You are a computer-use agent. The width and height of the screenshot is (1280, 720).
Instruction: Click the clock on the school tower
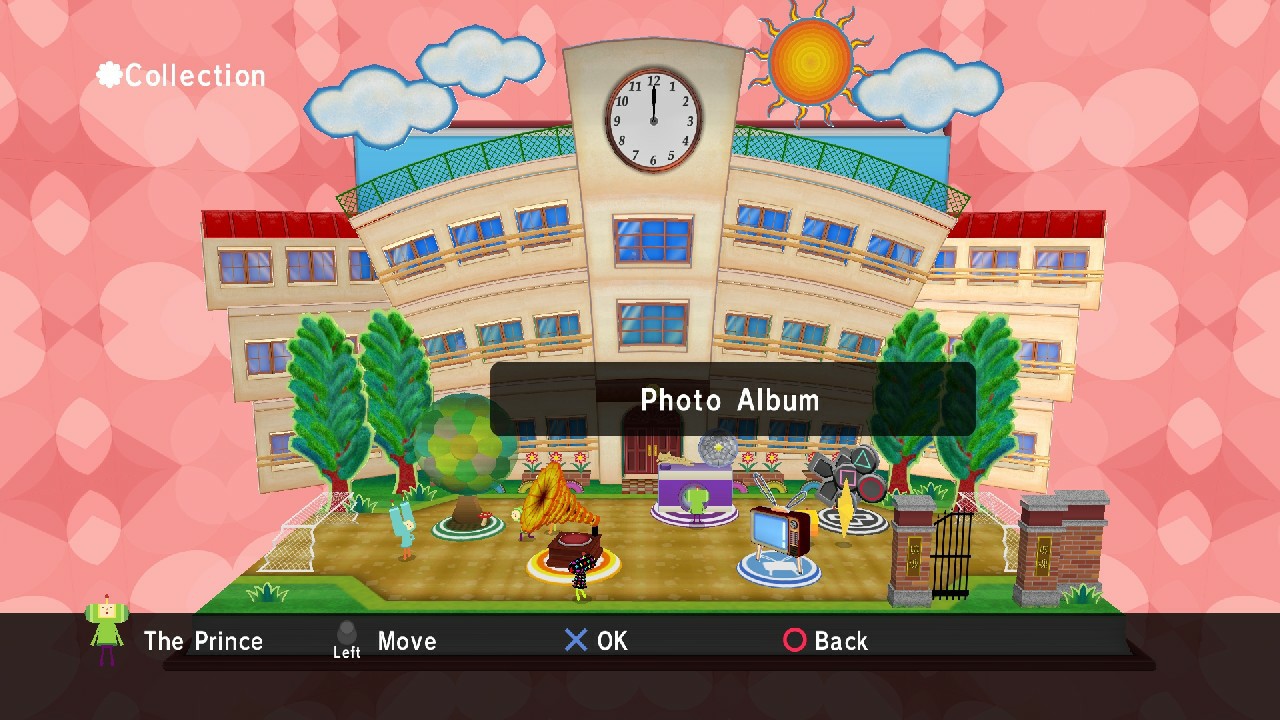[653, 120]
